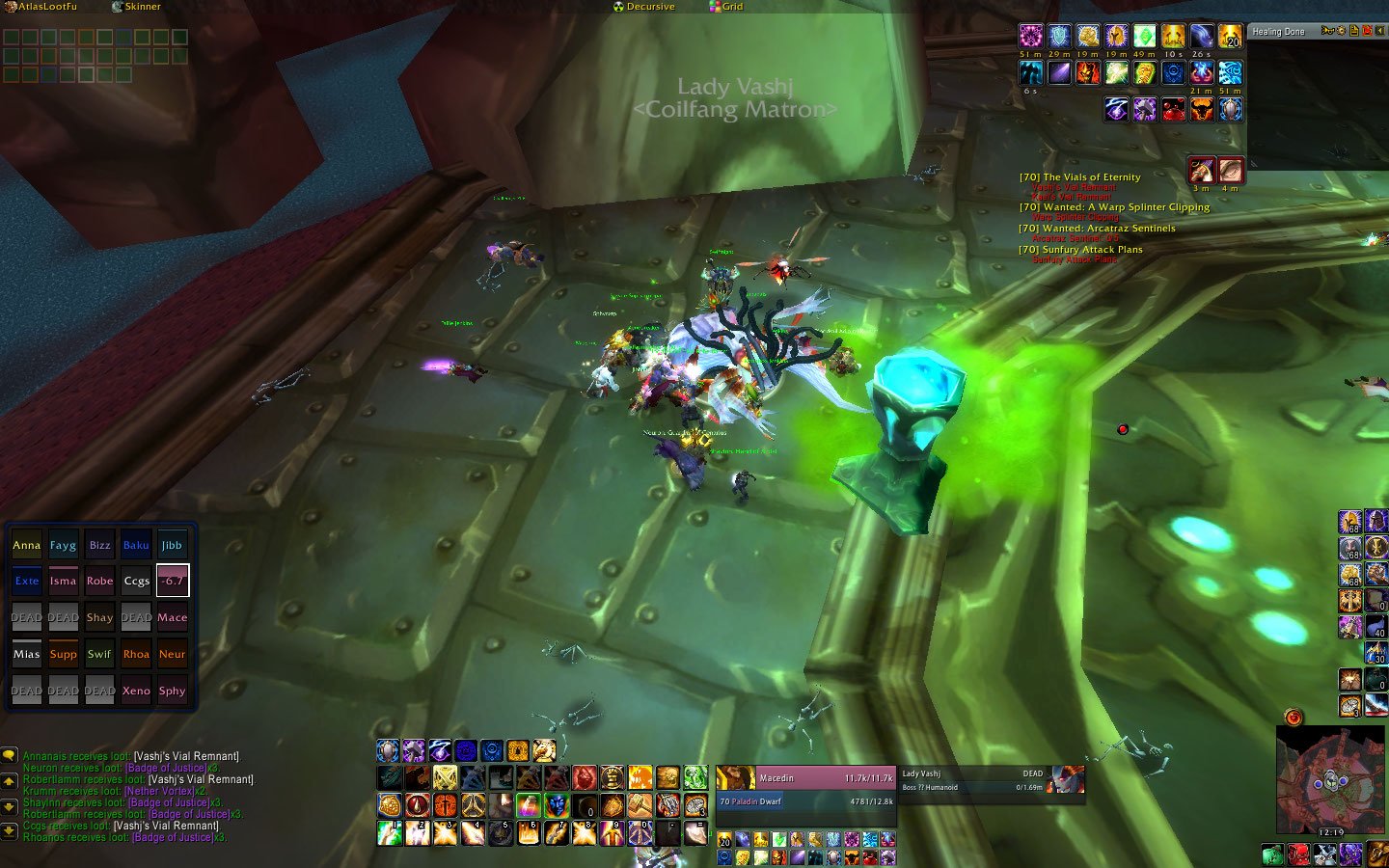The image size is (1389, 868).
Task: Click the Decursive addon label
Action: pos(649,7)
